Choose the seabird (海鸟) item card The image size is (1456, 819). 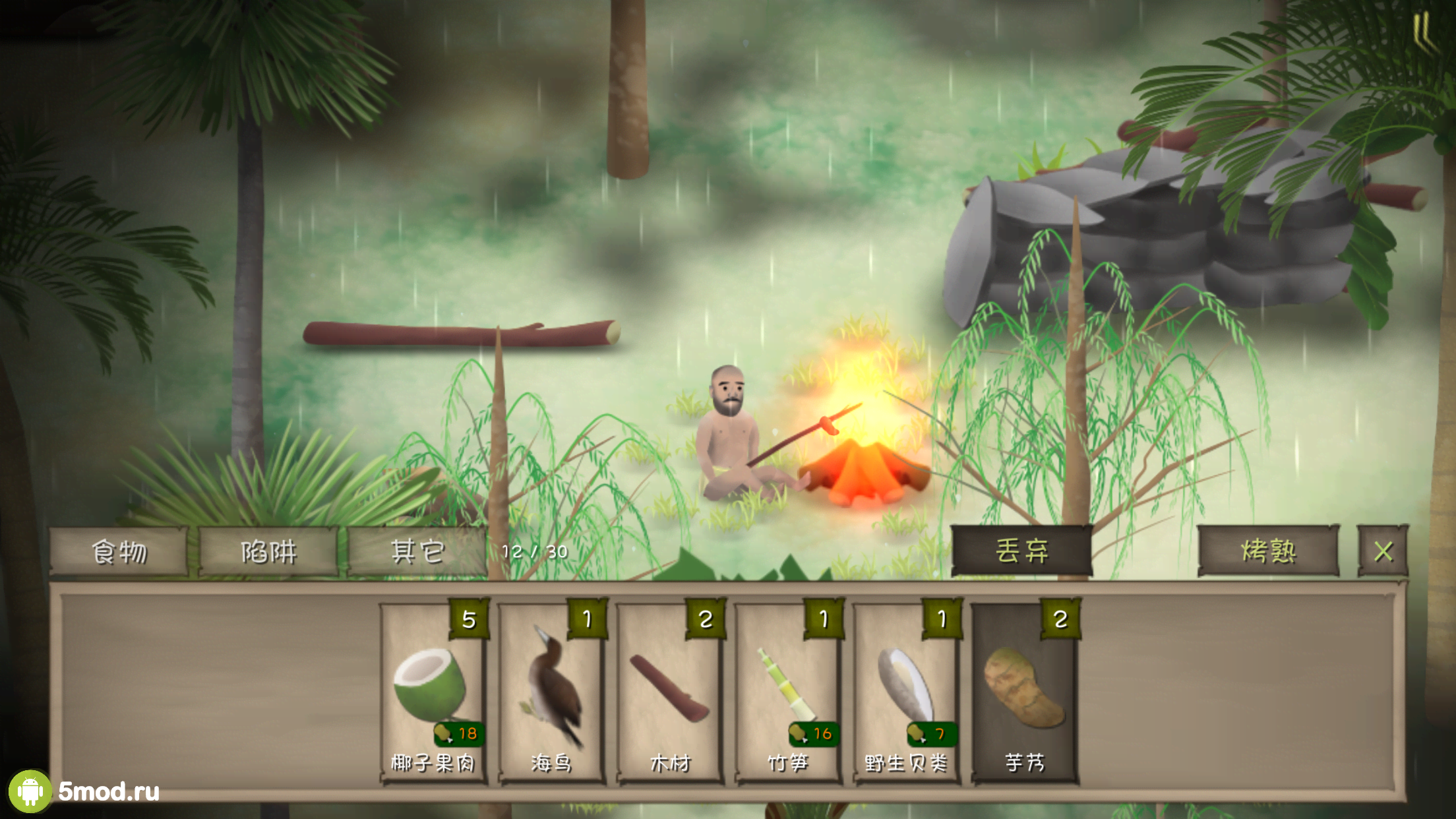click(551, 692)
